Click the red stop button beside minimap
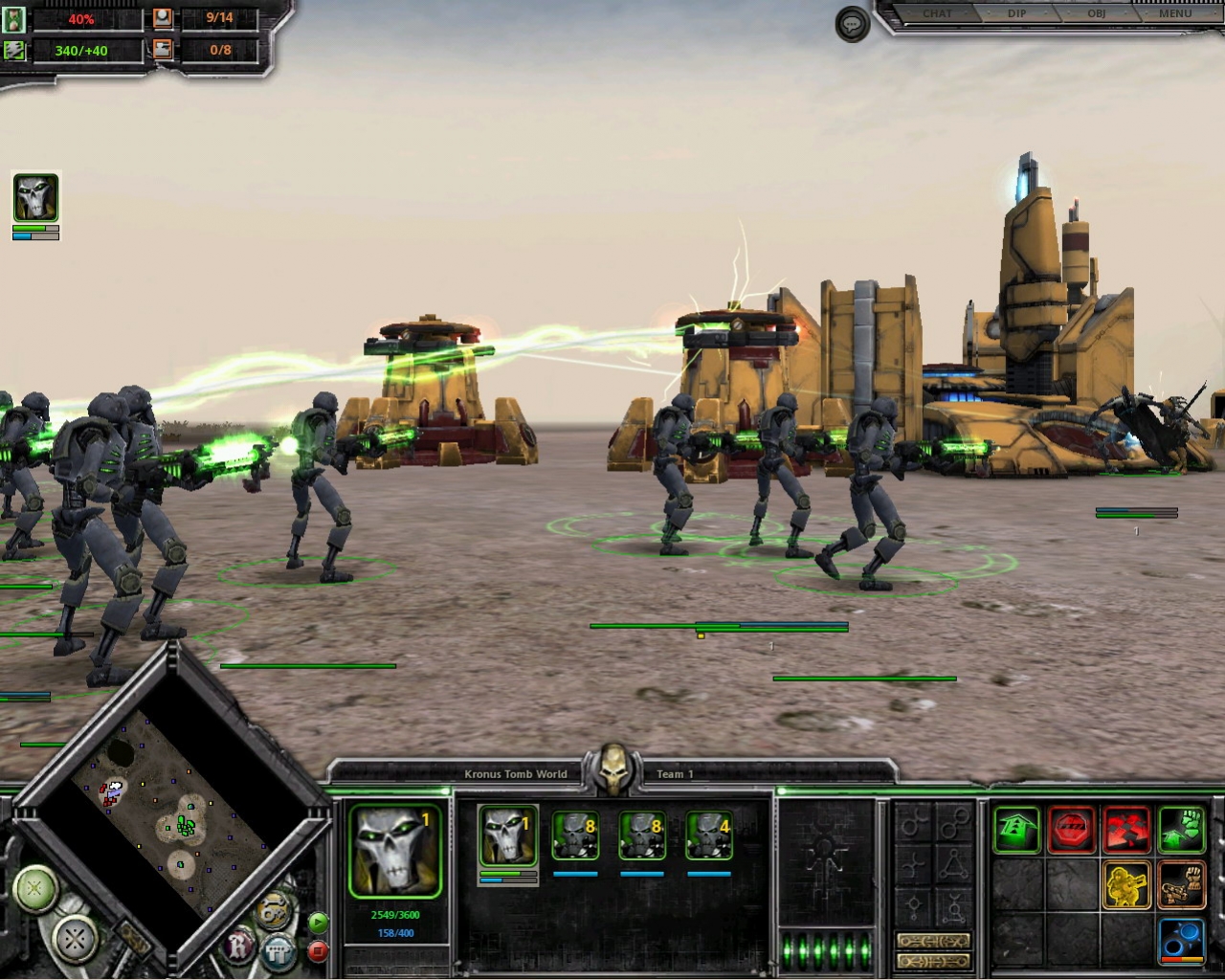Screen dimensions: 1225x980 [319, 951]
